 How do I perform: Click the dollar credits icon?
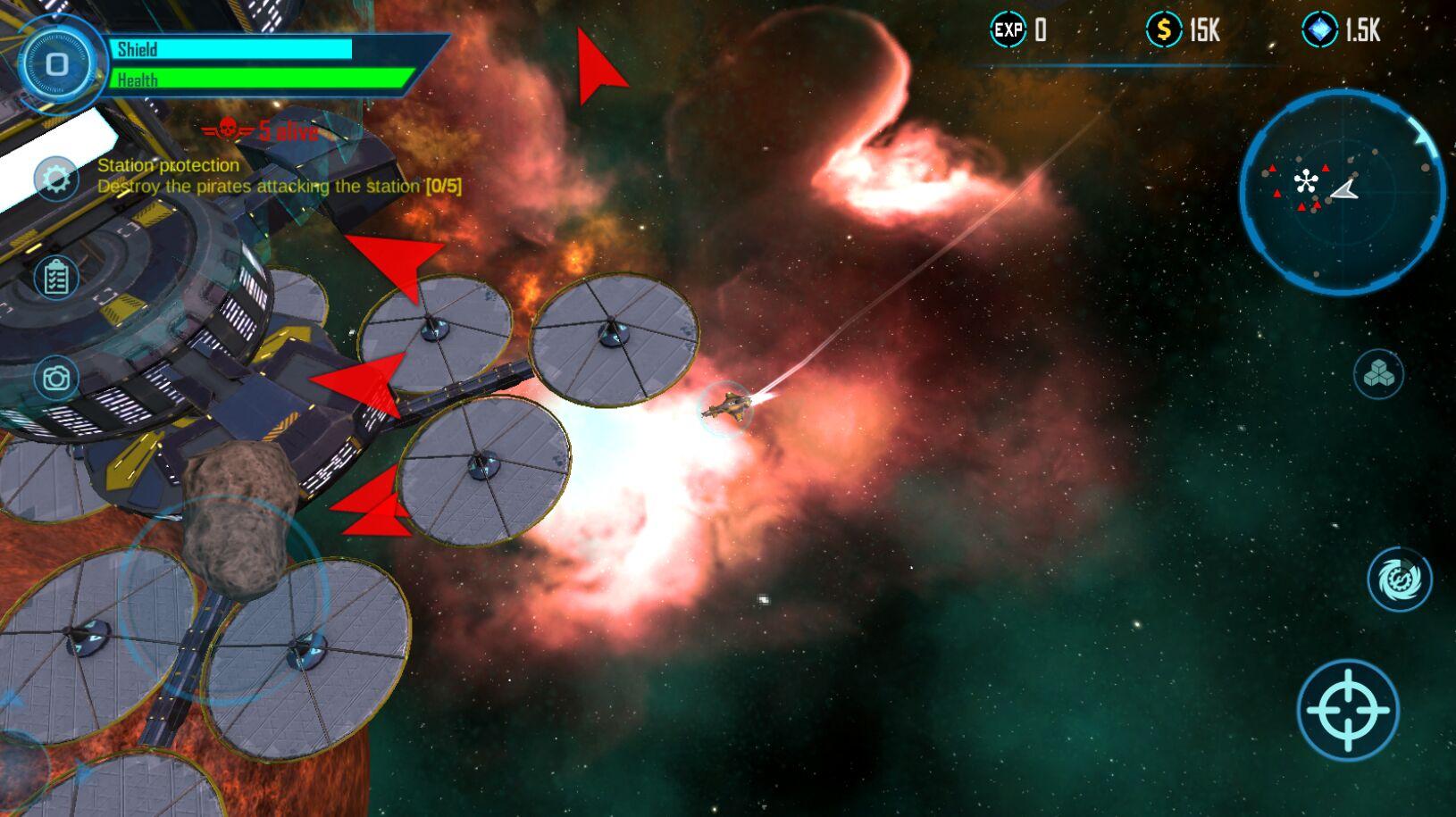(x=1163, y=30)
